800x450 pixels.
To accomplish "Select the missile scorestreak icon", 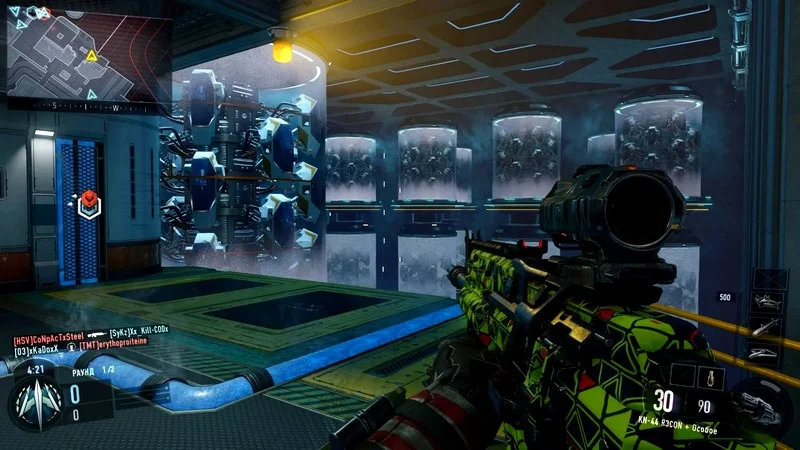I will coord(764,326).
